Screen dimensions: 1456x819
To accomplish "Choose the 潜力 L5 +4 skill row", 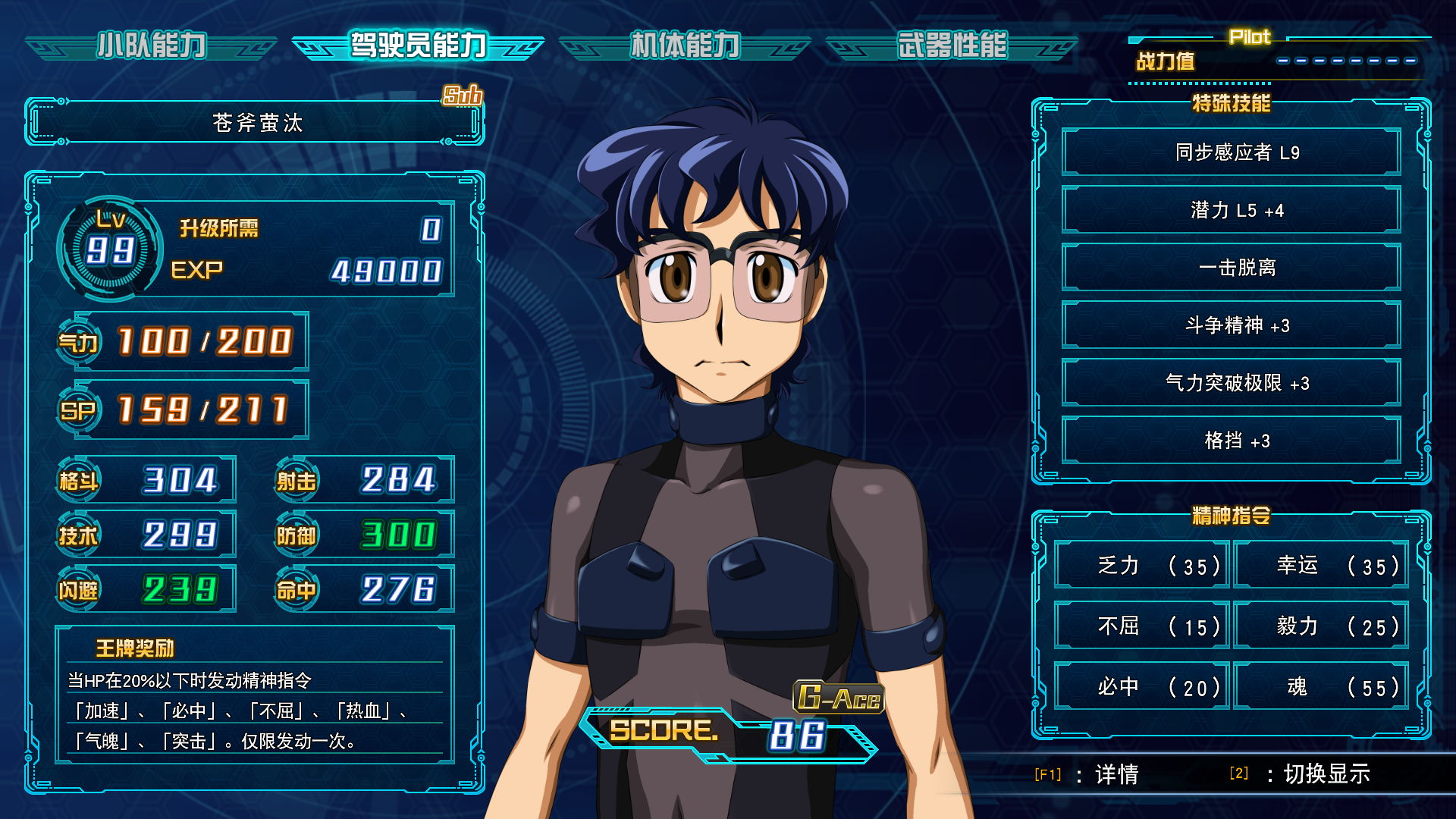I will point(1231,210).
